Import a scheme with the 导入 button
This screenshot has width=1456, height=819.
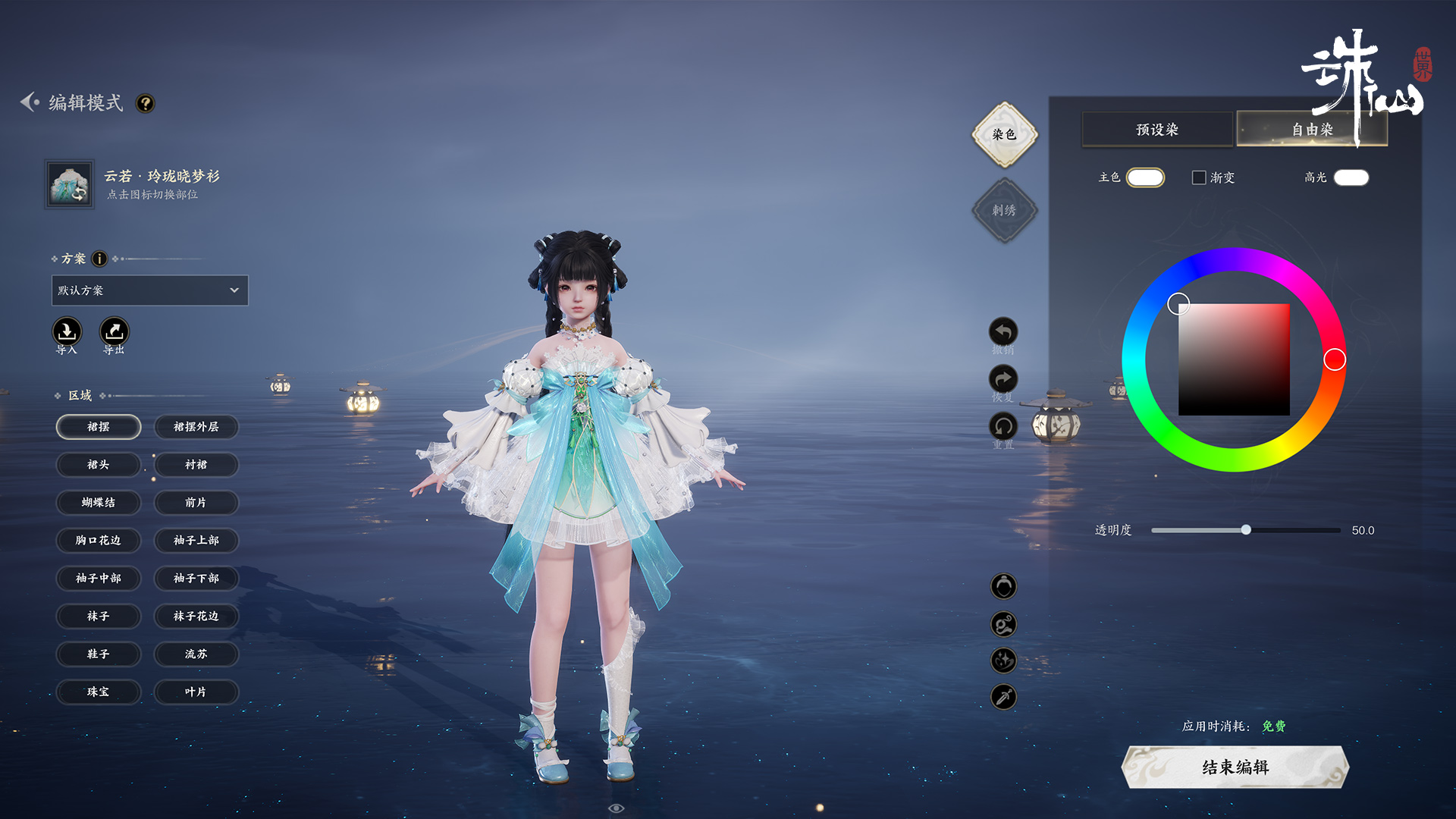(67, 332)
